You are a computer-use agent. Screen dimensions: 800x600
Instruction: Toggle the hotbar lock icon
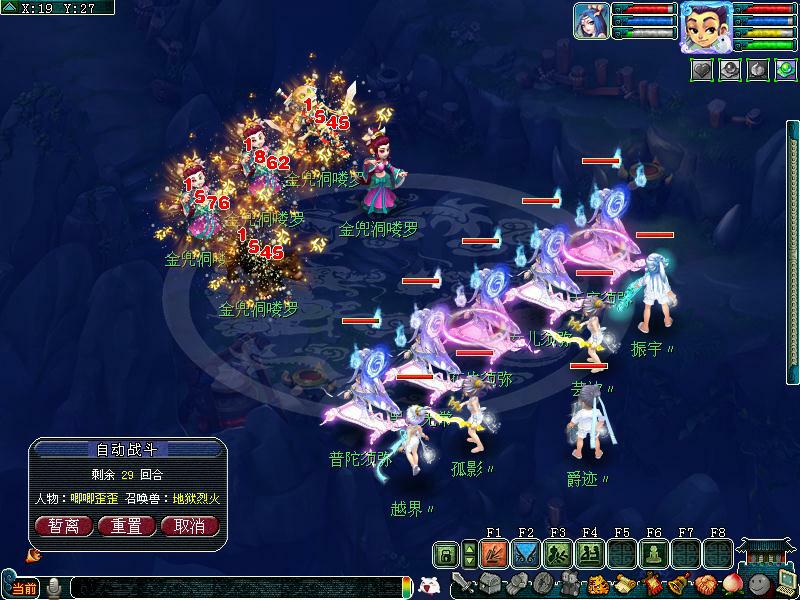click(445, 554)
